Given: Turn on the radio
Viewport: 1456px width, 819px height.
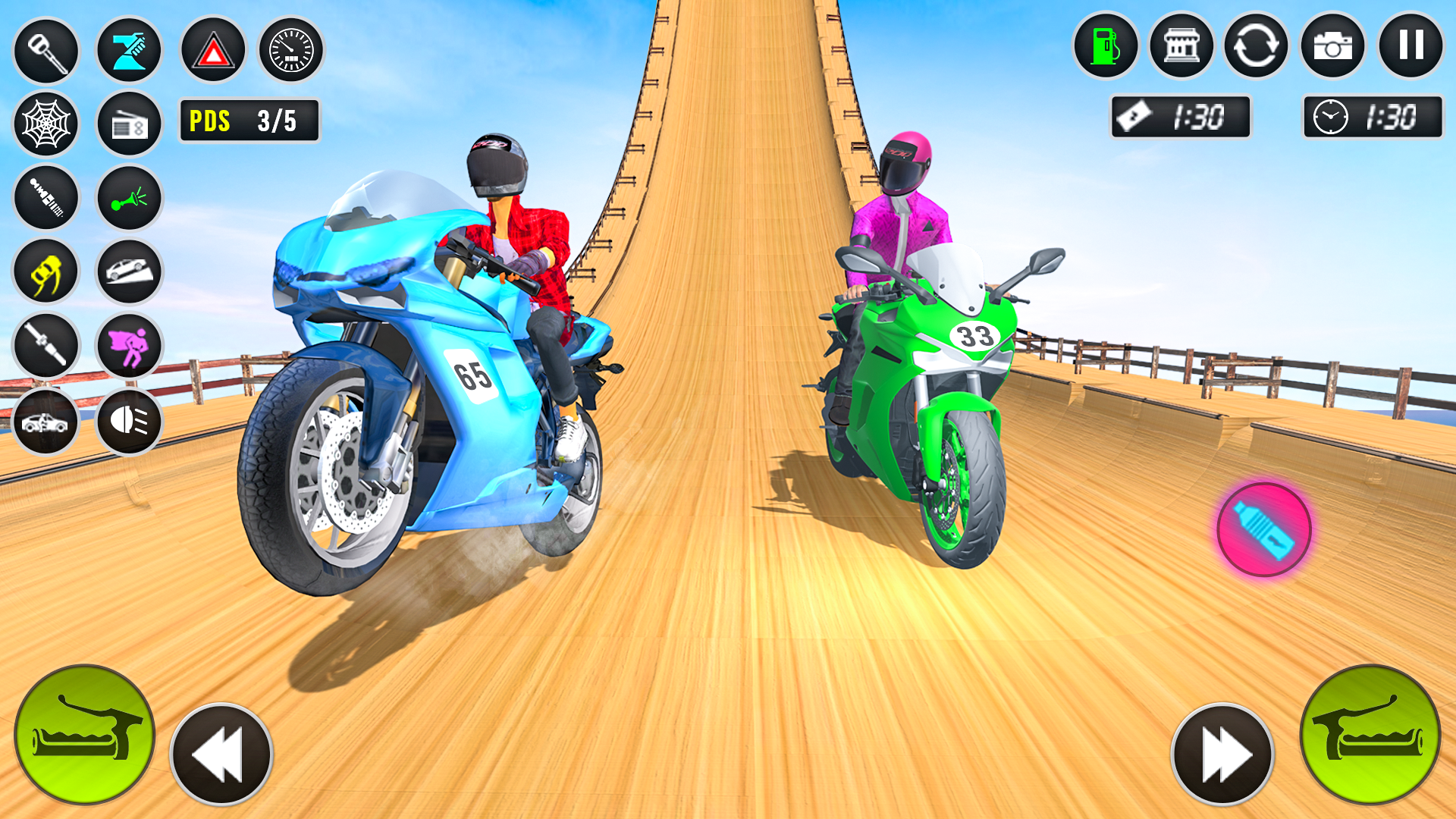Looking at the screenshot, I should point(129,124).
